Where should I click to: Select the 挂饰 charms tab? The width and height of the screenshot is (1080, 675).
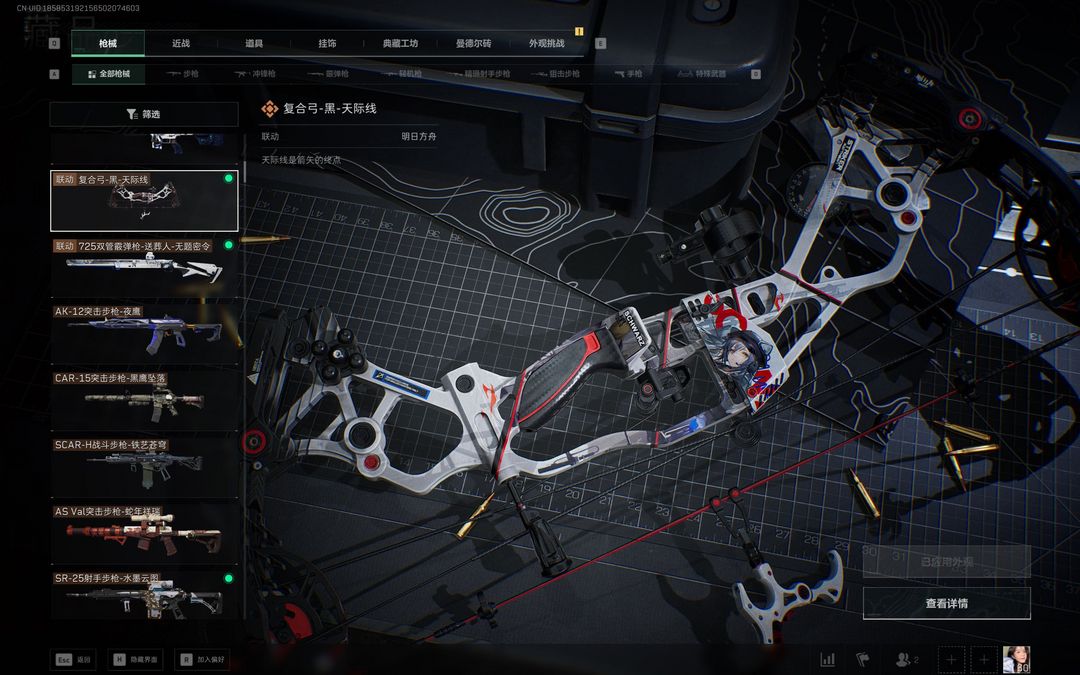click(x=327, y=44)
